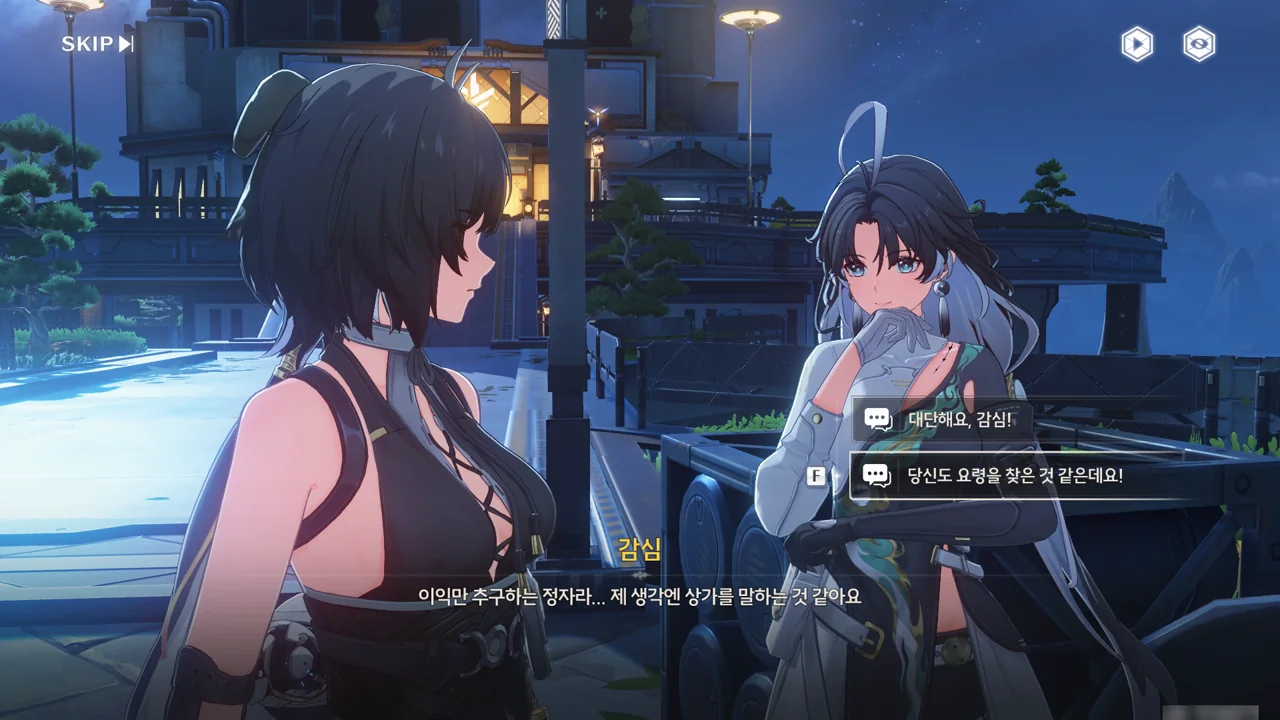
Task: Skip the cutscene with the SKIP button
Action: pos(97,44)
